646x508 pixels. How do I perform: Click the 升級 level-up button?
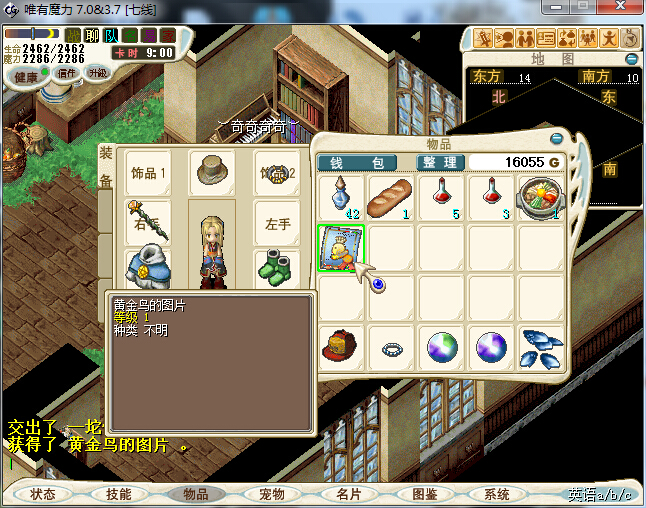98,73
